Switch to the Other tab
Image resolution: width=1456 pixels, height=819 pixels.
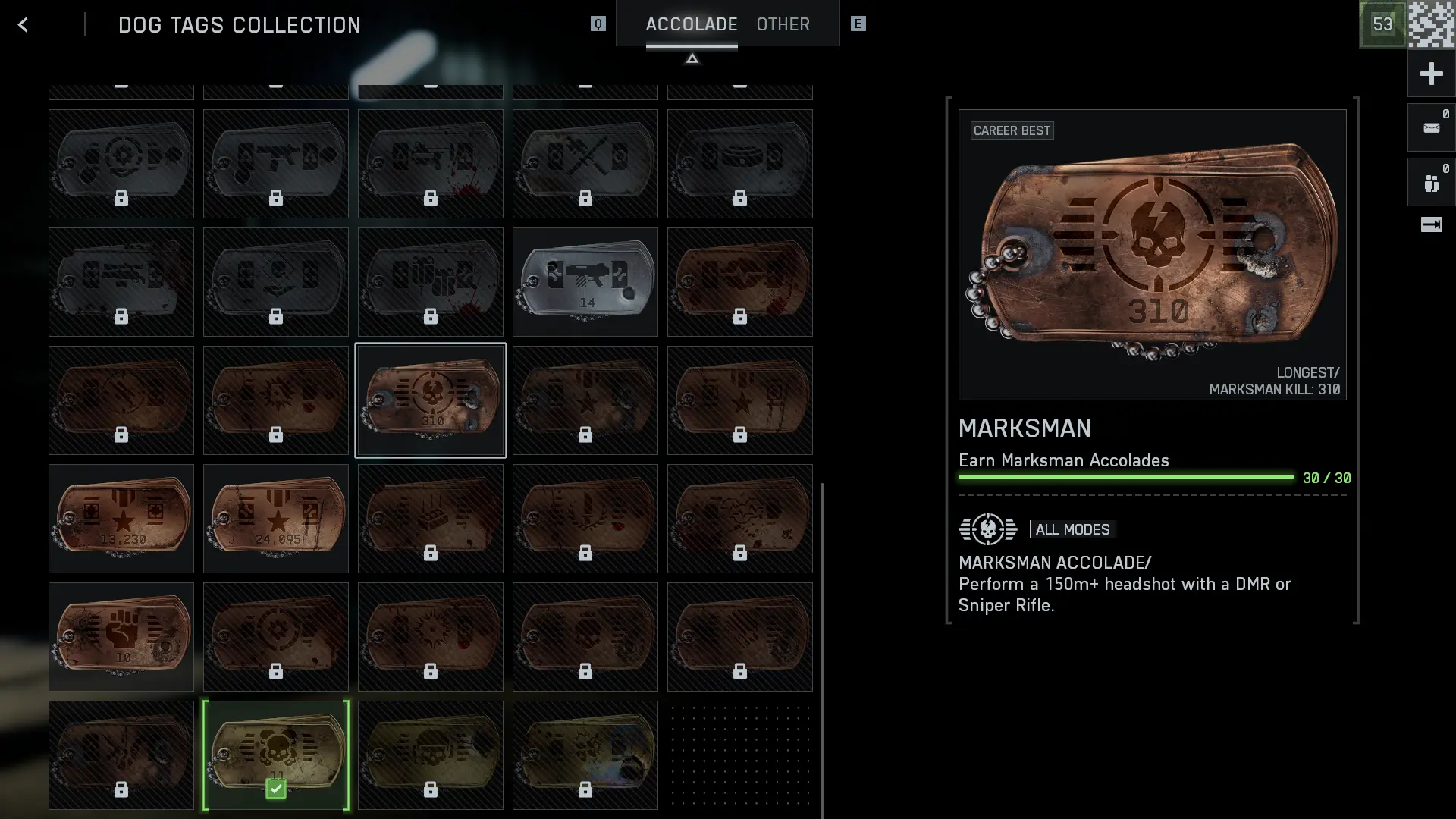[783, 24]
